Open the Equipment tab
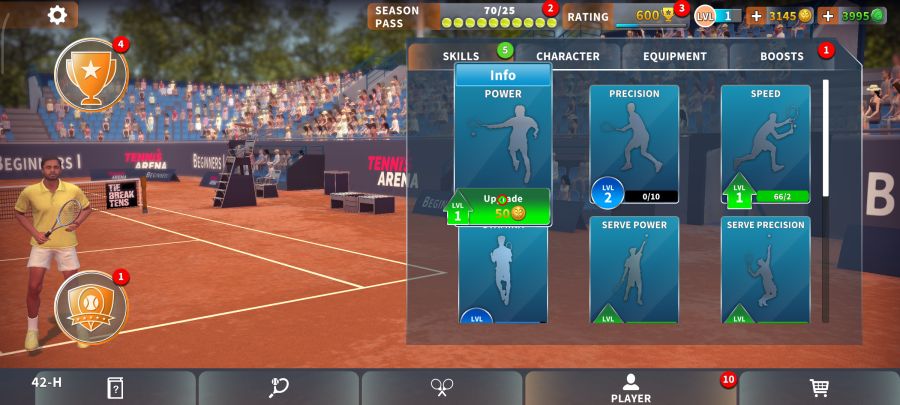 click(675, 56)
